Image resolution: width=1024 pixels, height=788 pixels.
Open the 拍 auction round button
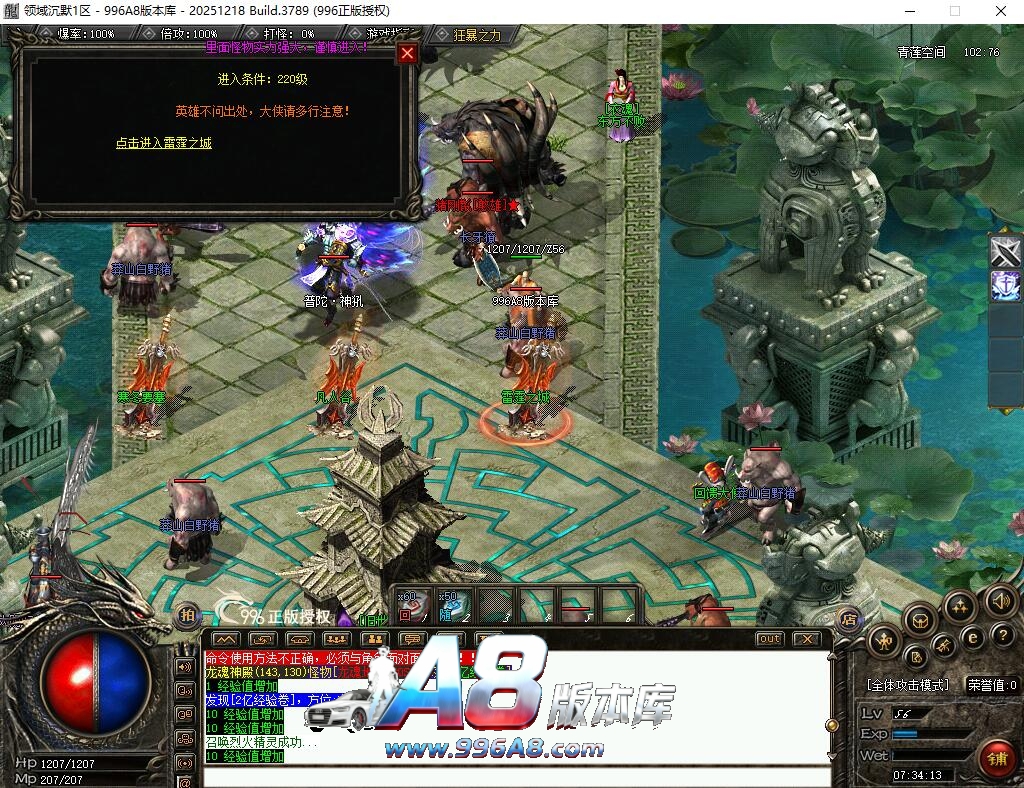187,616
